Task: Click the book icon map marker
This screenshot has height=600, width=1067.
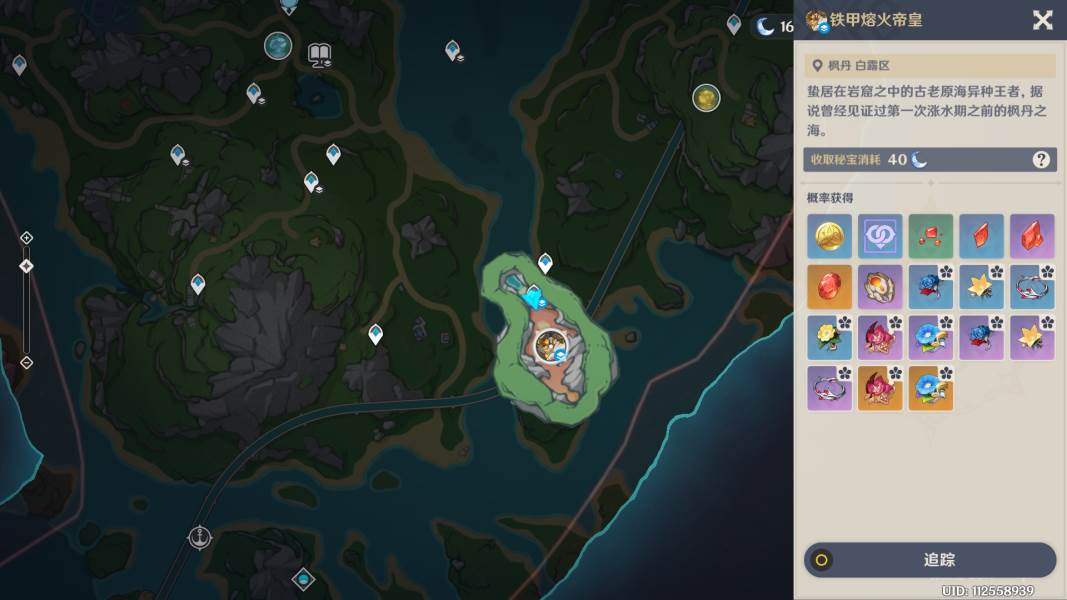Action: point(320,54)
